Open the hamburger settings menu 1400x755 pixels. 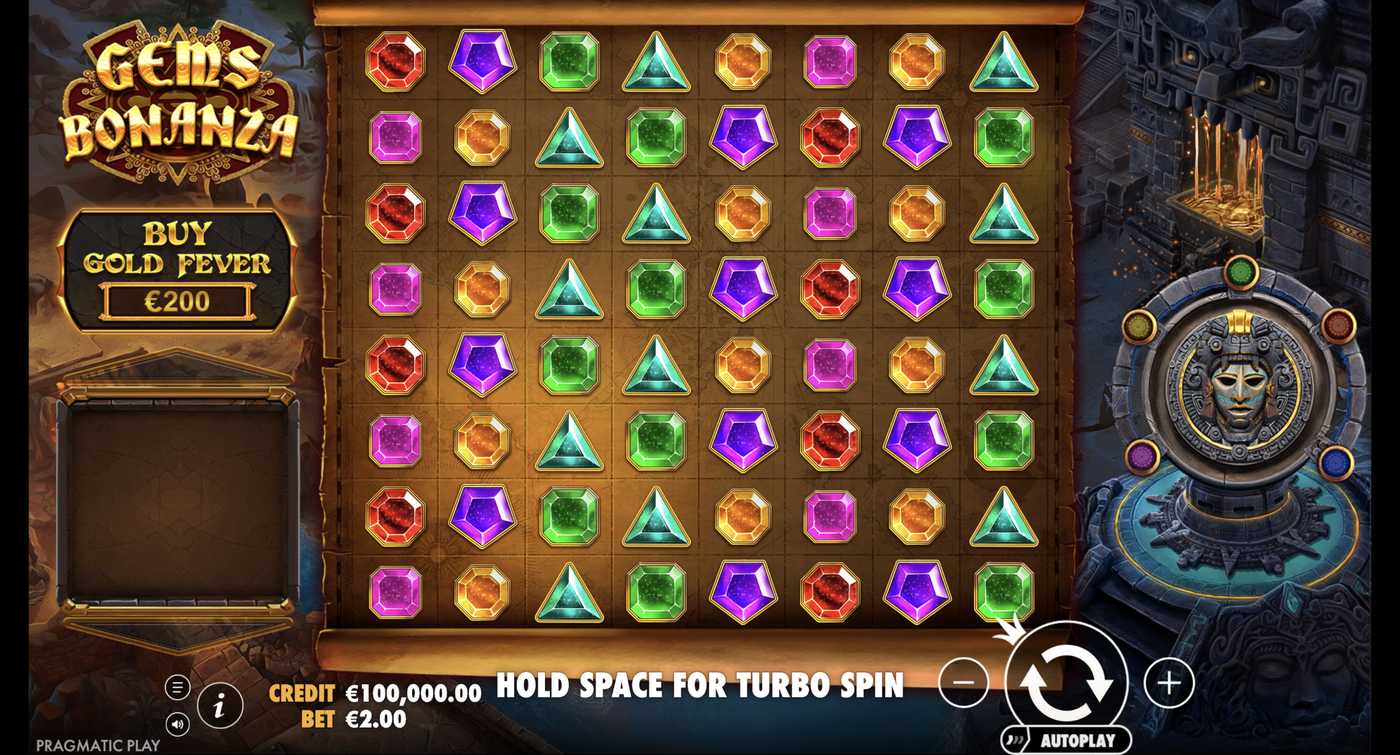tap(177, 687)
